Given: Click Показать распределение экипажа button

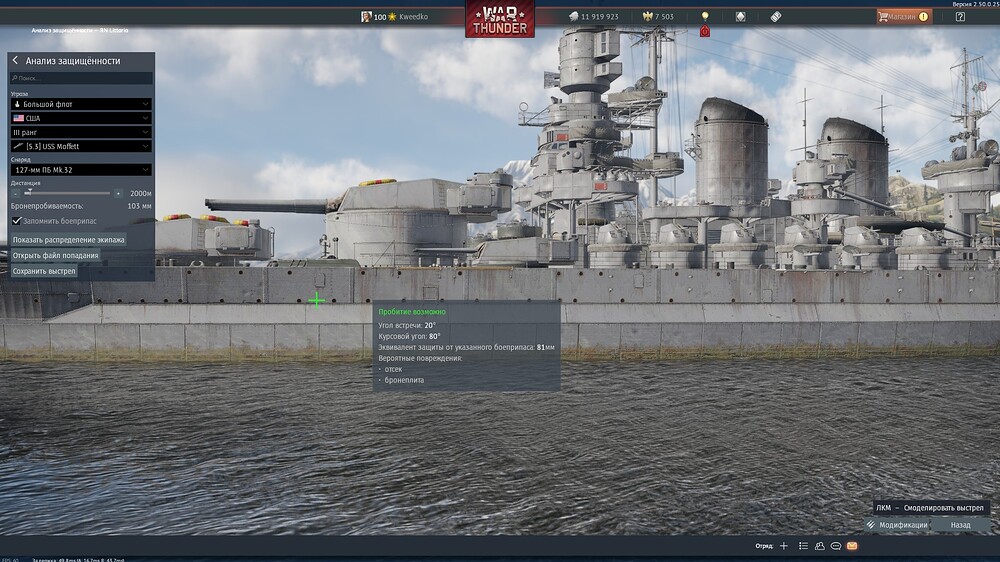Looking at the screenshot, I should [x=69, y=240].
